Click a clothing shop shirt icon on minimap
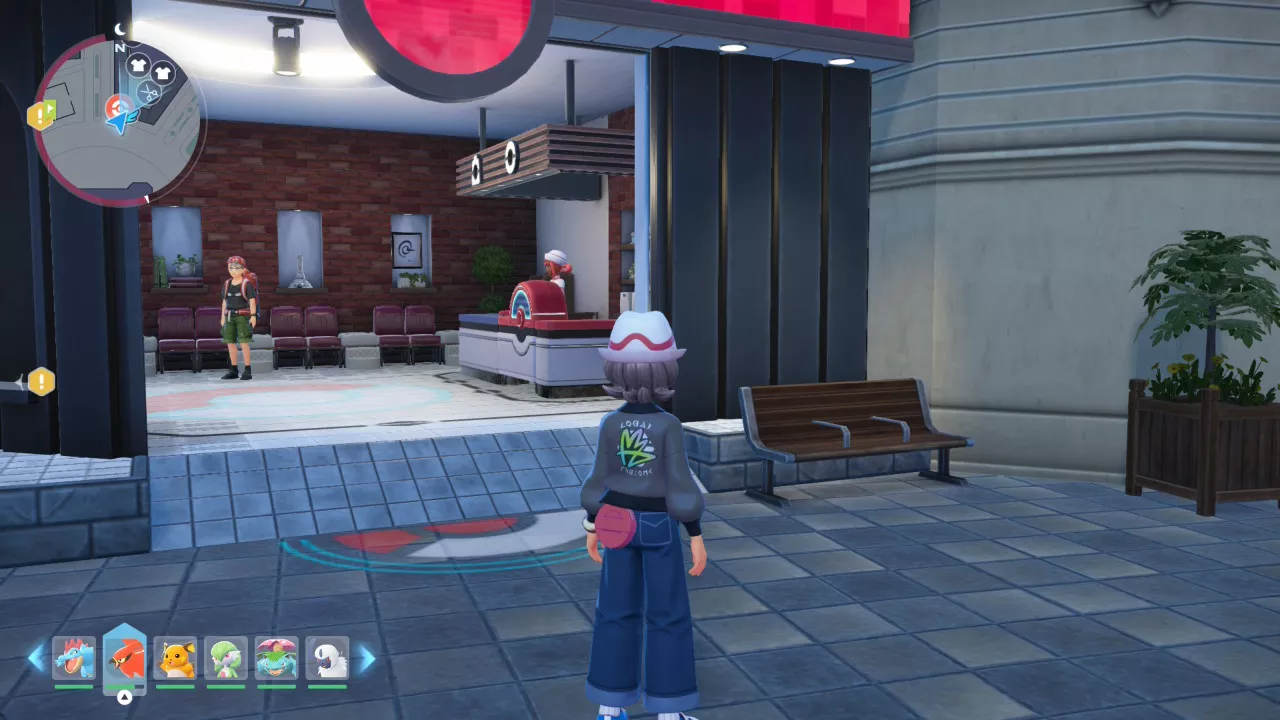The width and height of the screenshot is (1280, 720). [x=136, y=64]
